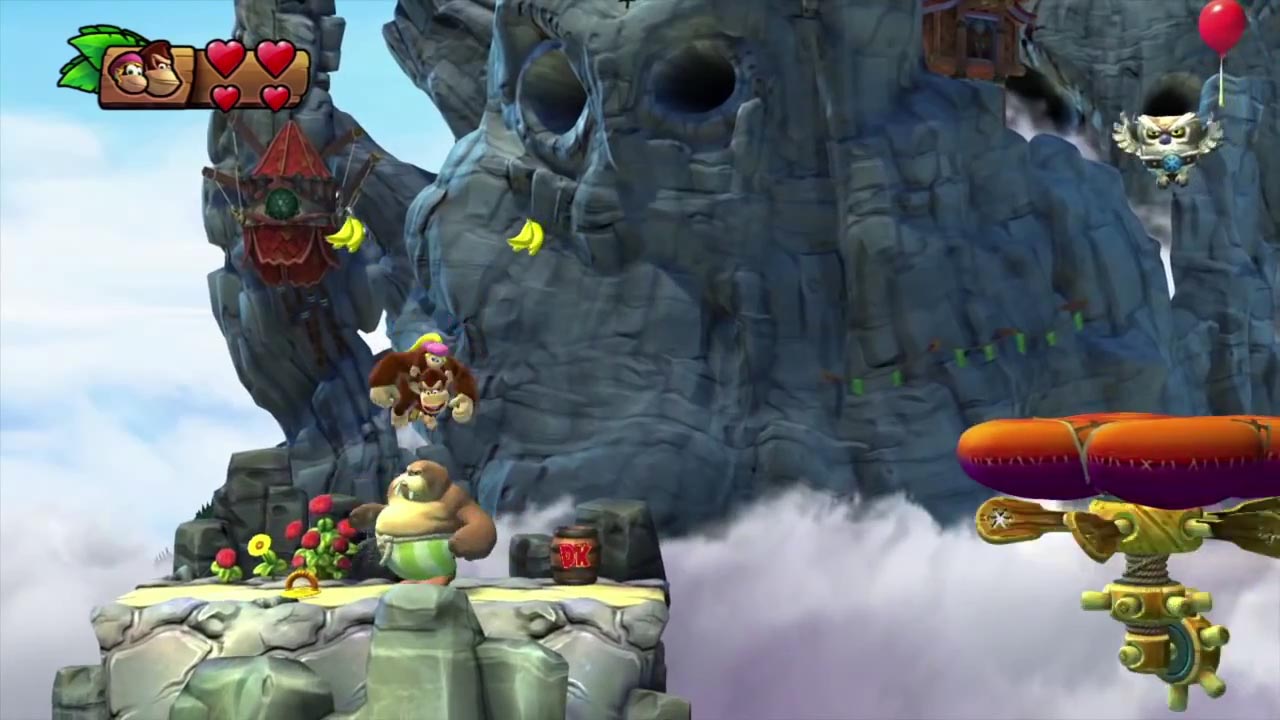Viewport: 1280px width, 720px height.
Task: Click the Dixie and Donkey Kong portrait badge
Action: 146,73
